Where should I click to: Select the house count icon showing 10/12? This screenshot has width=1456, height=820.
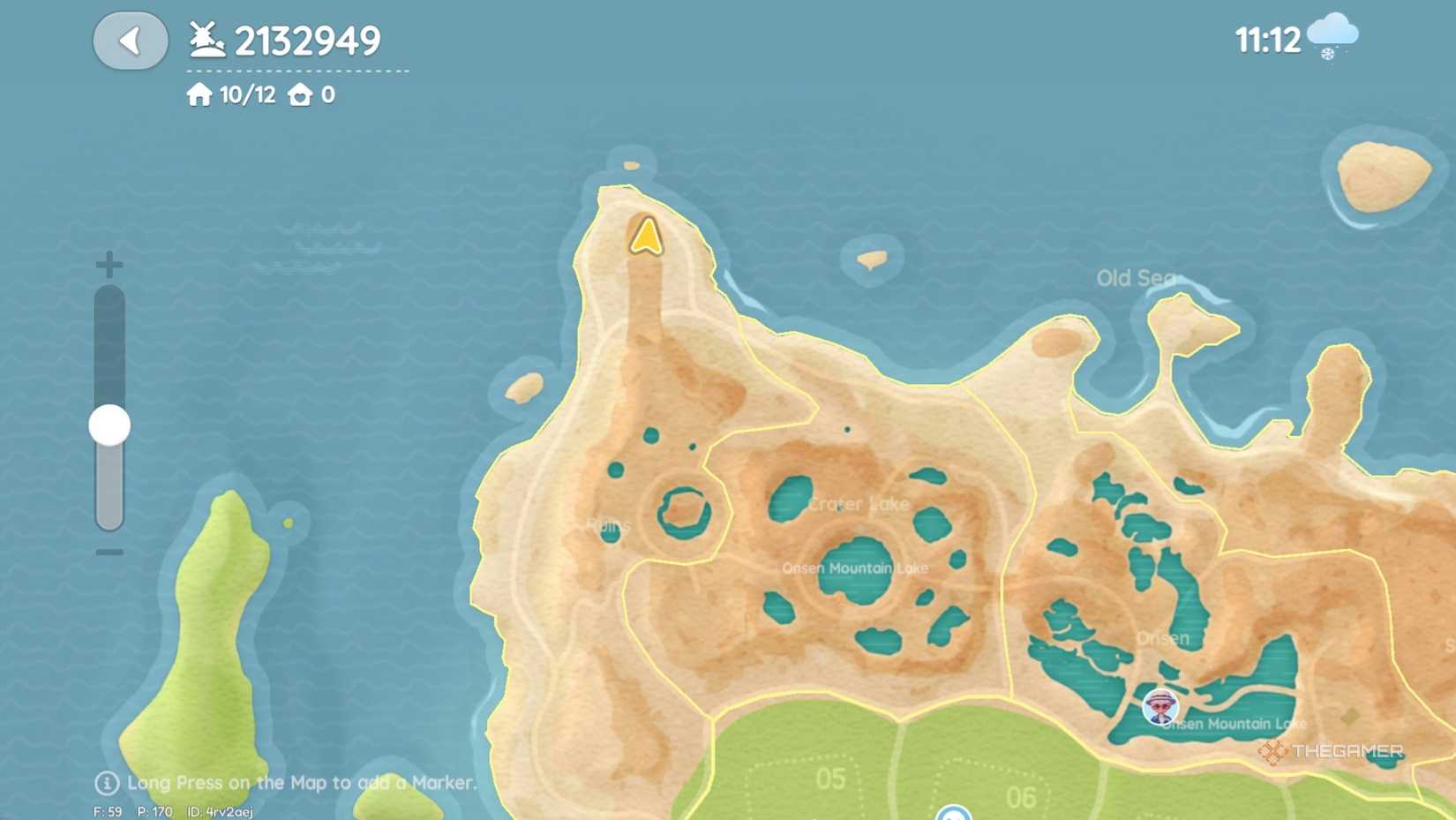coord(199,94)
